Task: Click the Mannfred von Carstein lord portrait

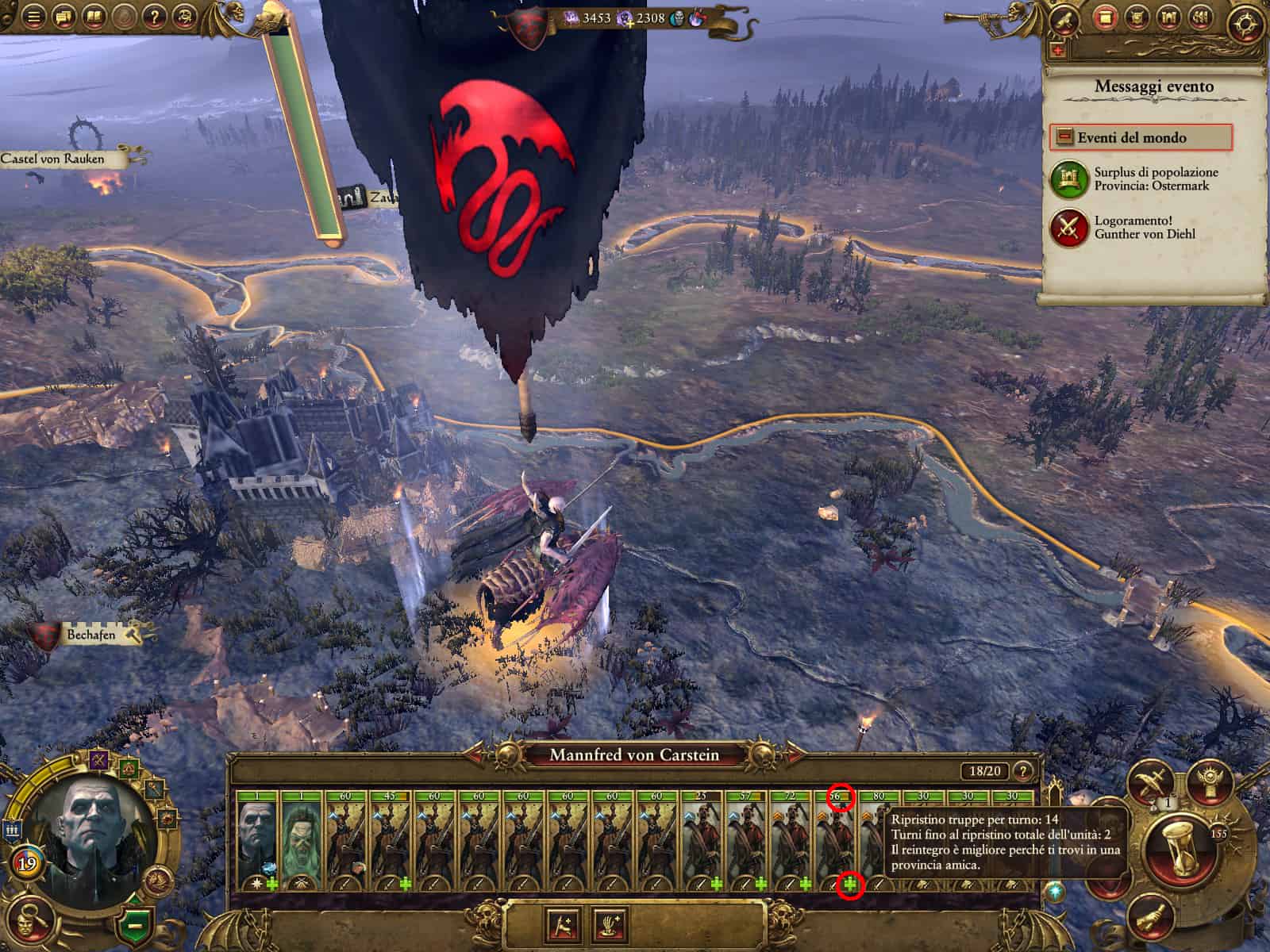Action: (87, 829)
